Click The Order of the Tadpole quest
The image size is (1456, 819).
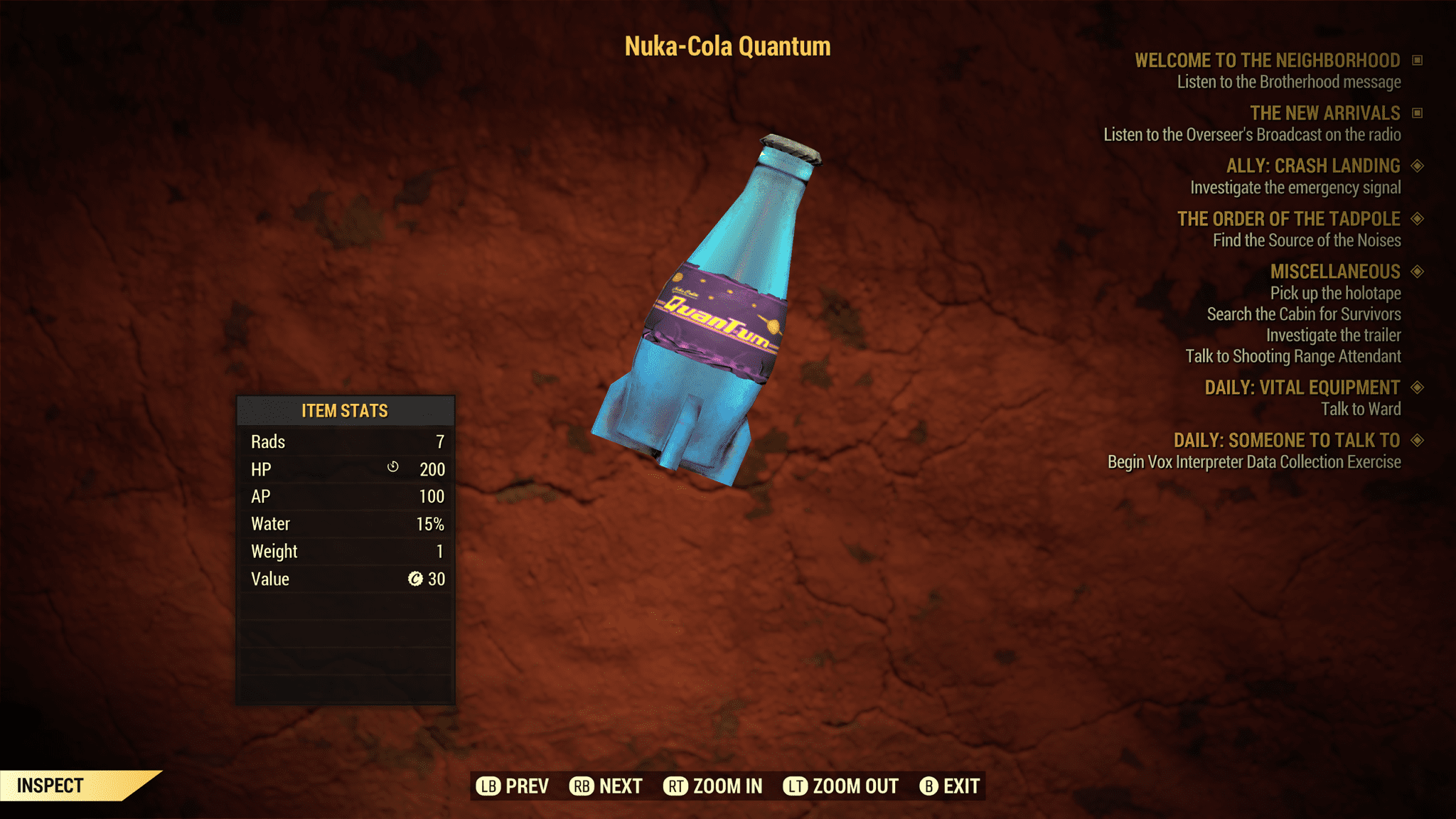(1288, 218)
